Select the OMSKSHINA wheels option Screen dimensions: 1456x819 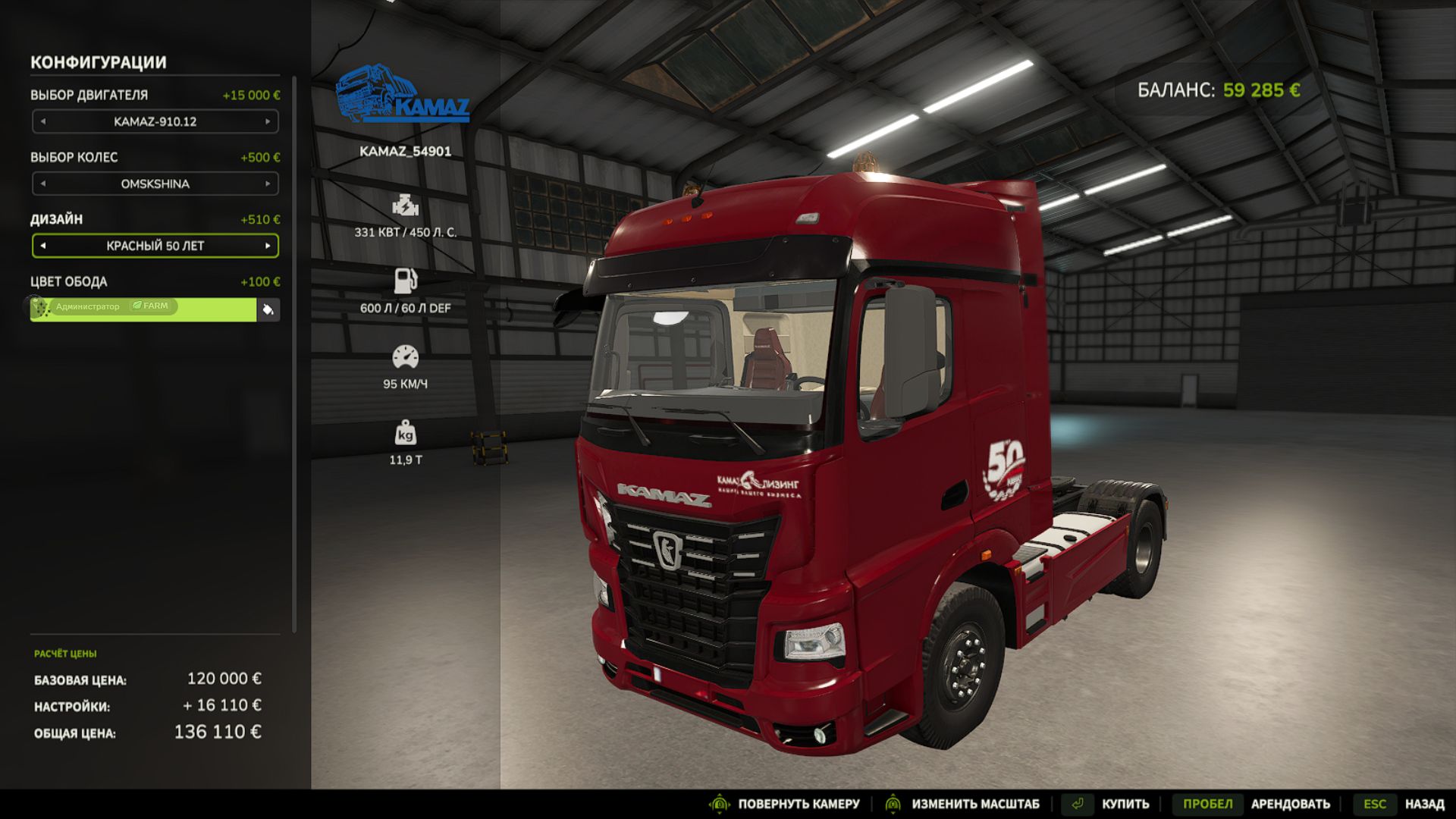pos(155,184)
